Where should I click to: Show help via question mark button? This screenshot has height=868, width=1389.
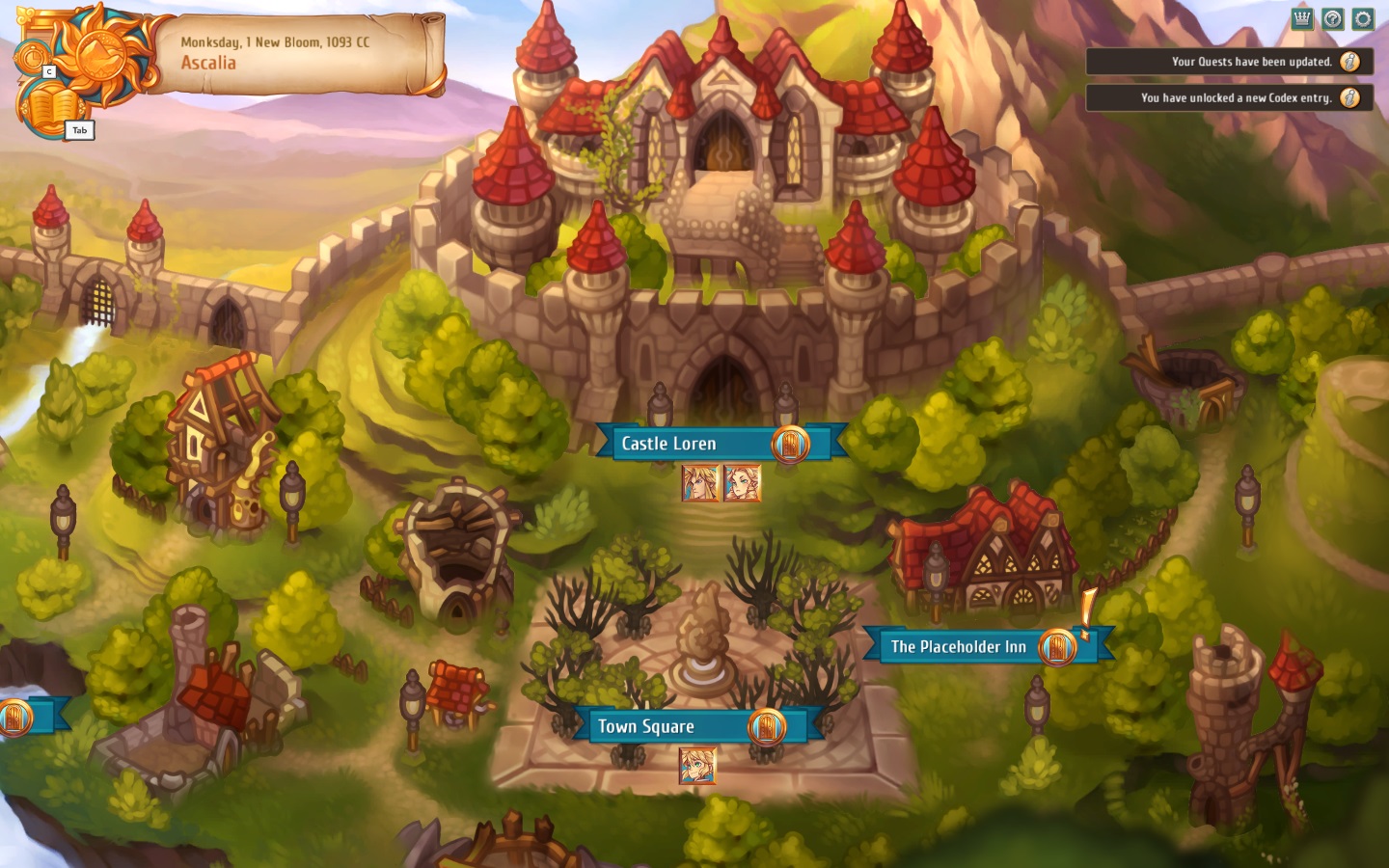pyautogui.click(x=1332, y=18)
